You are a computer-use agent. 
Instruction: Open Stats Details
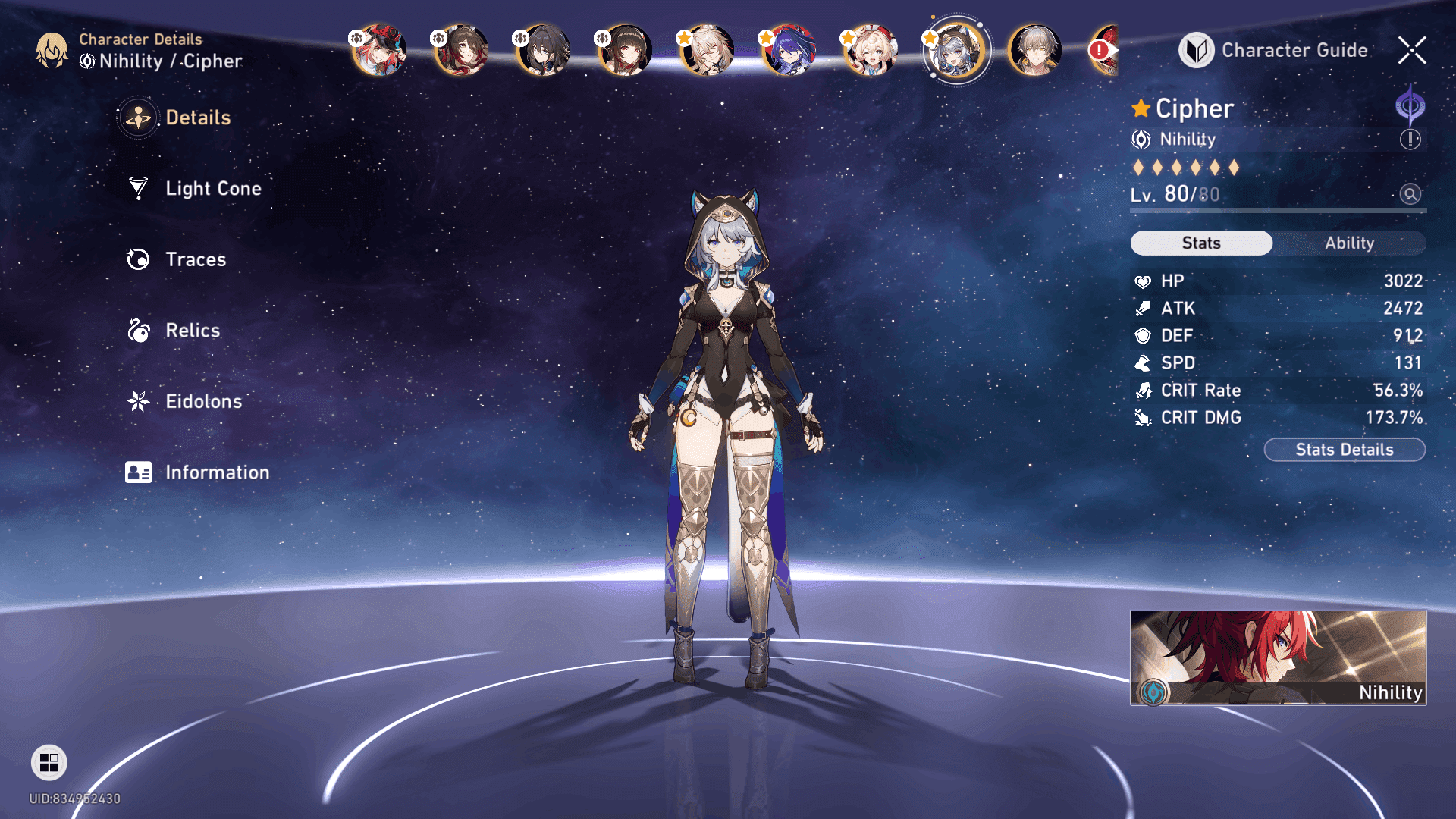click(x=1344, y=450)
